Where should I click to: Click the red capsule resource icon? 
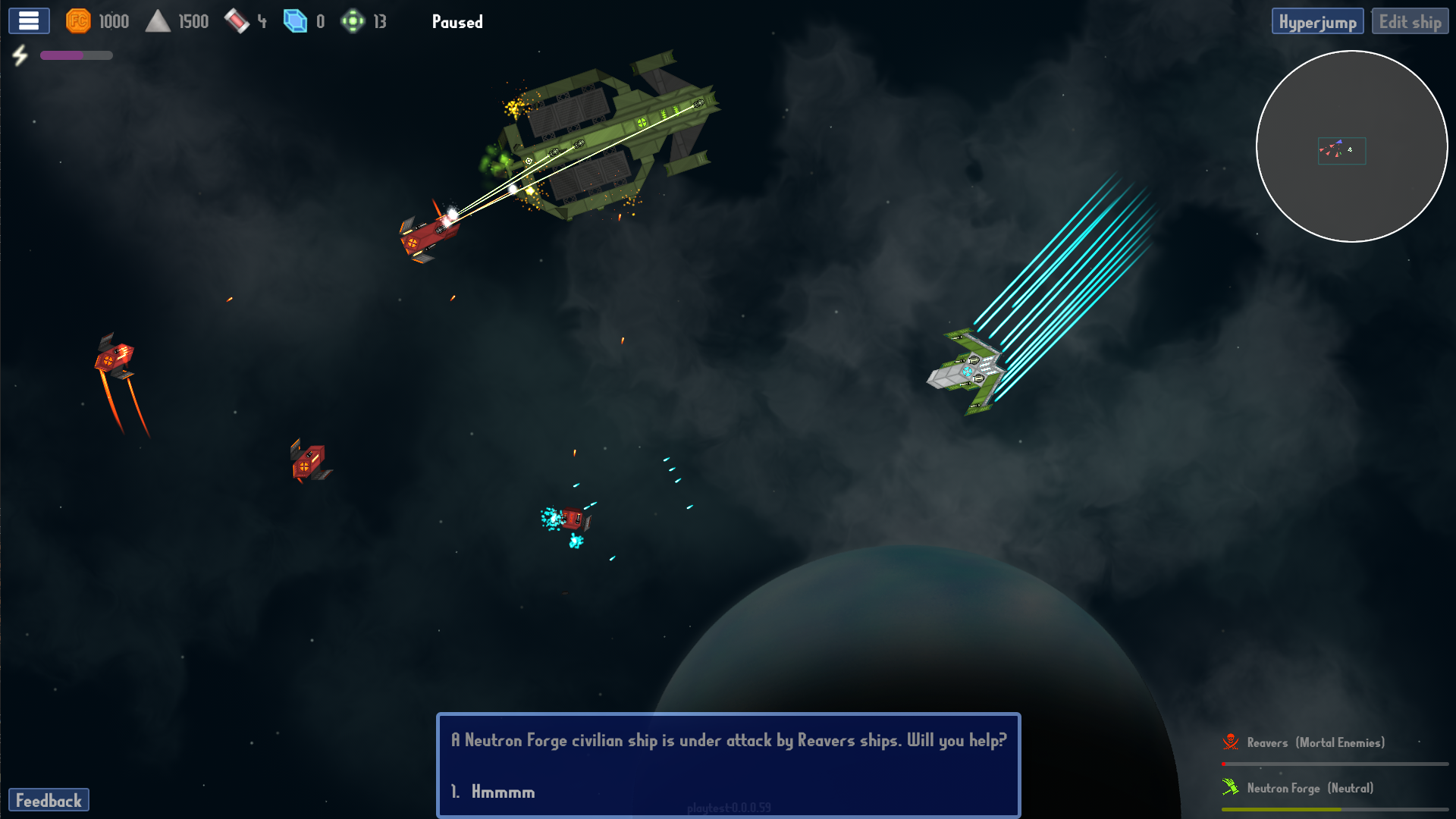(237, 21)
